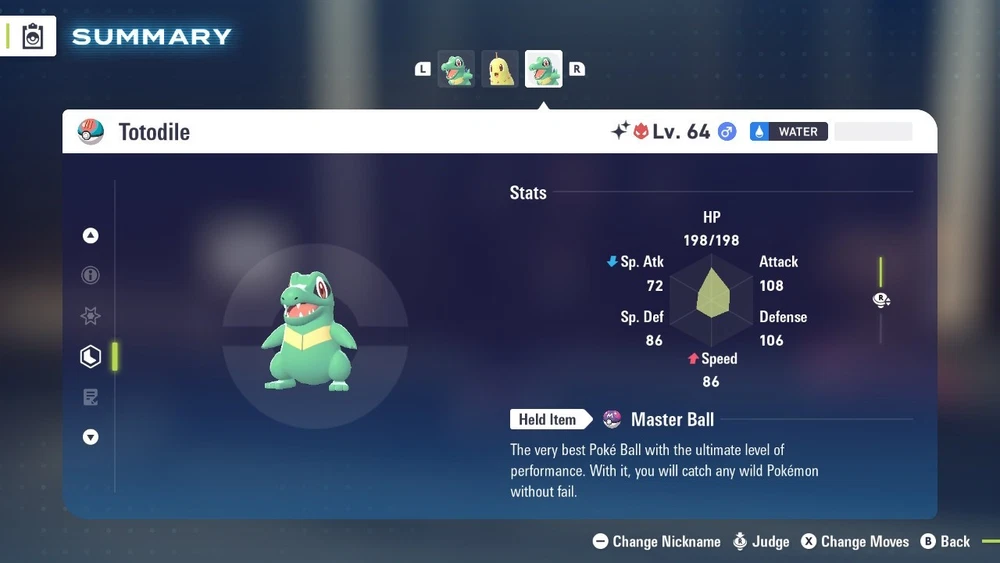This screenshot has width=1000, height=563.
Task: Choose the highlighted Totodile party thumbnail
Action: pyautogui.click(x=544, y=69)
